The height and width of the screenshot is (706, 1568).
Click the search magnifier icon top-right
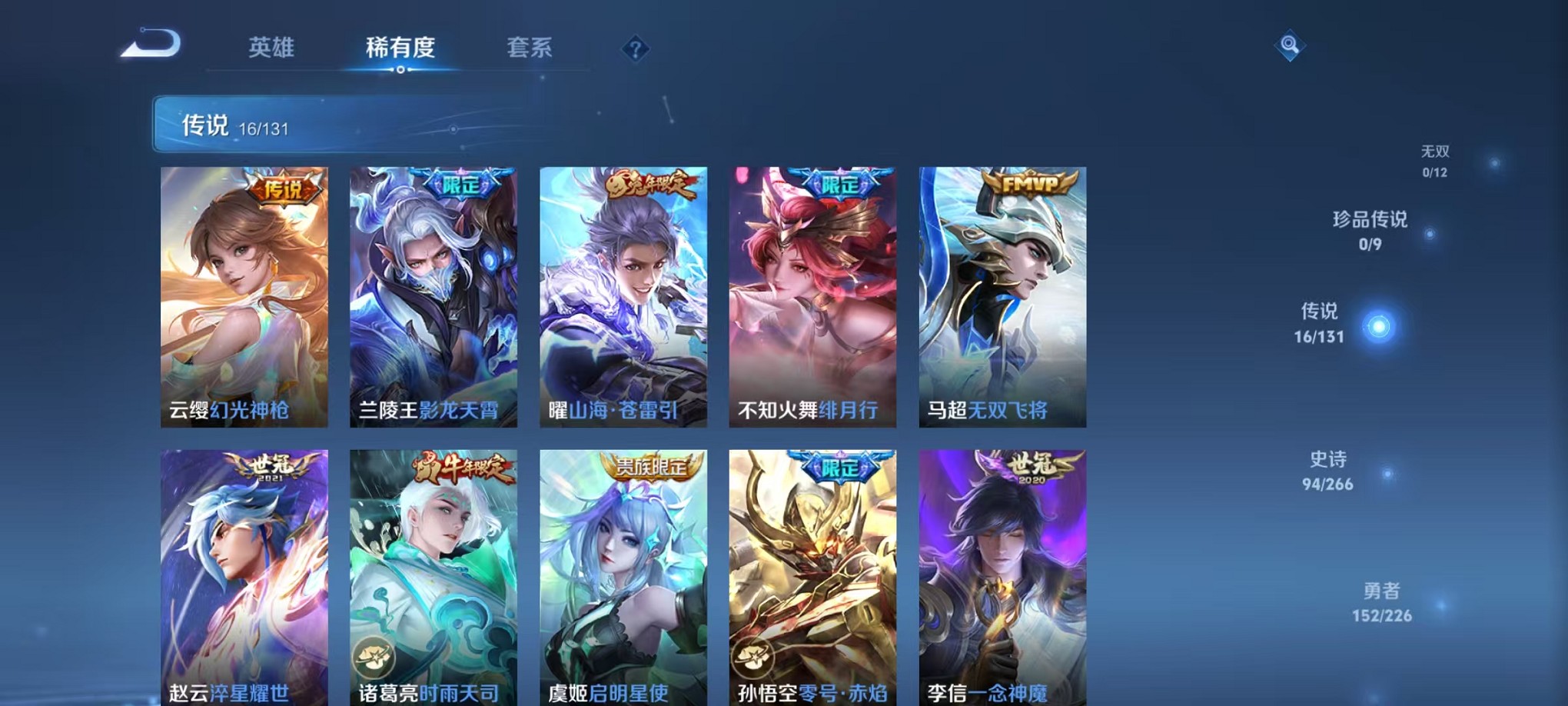1290,45
